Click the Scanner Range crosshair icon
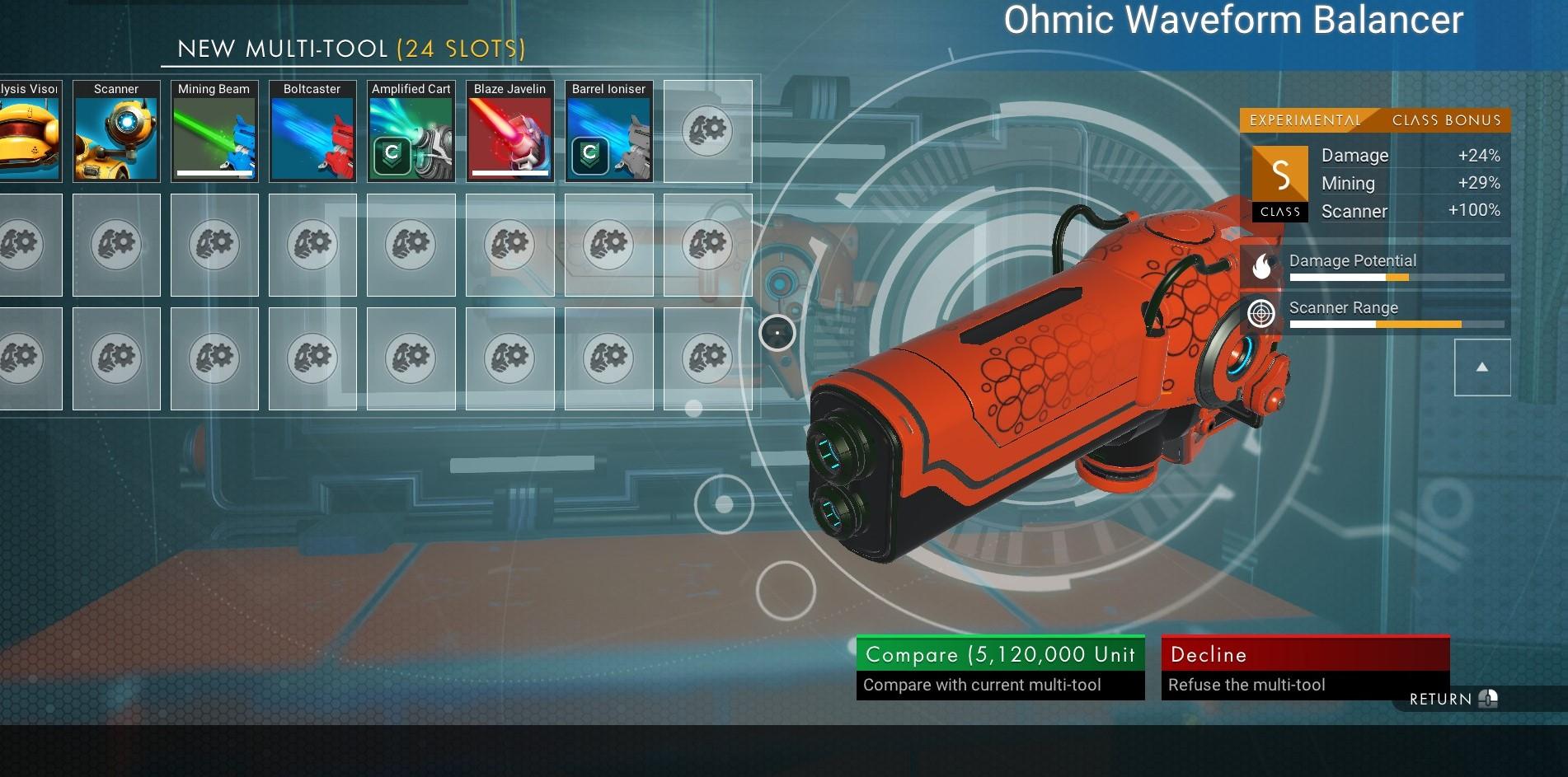1568x777 pixels. (1261, 314)
